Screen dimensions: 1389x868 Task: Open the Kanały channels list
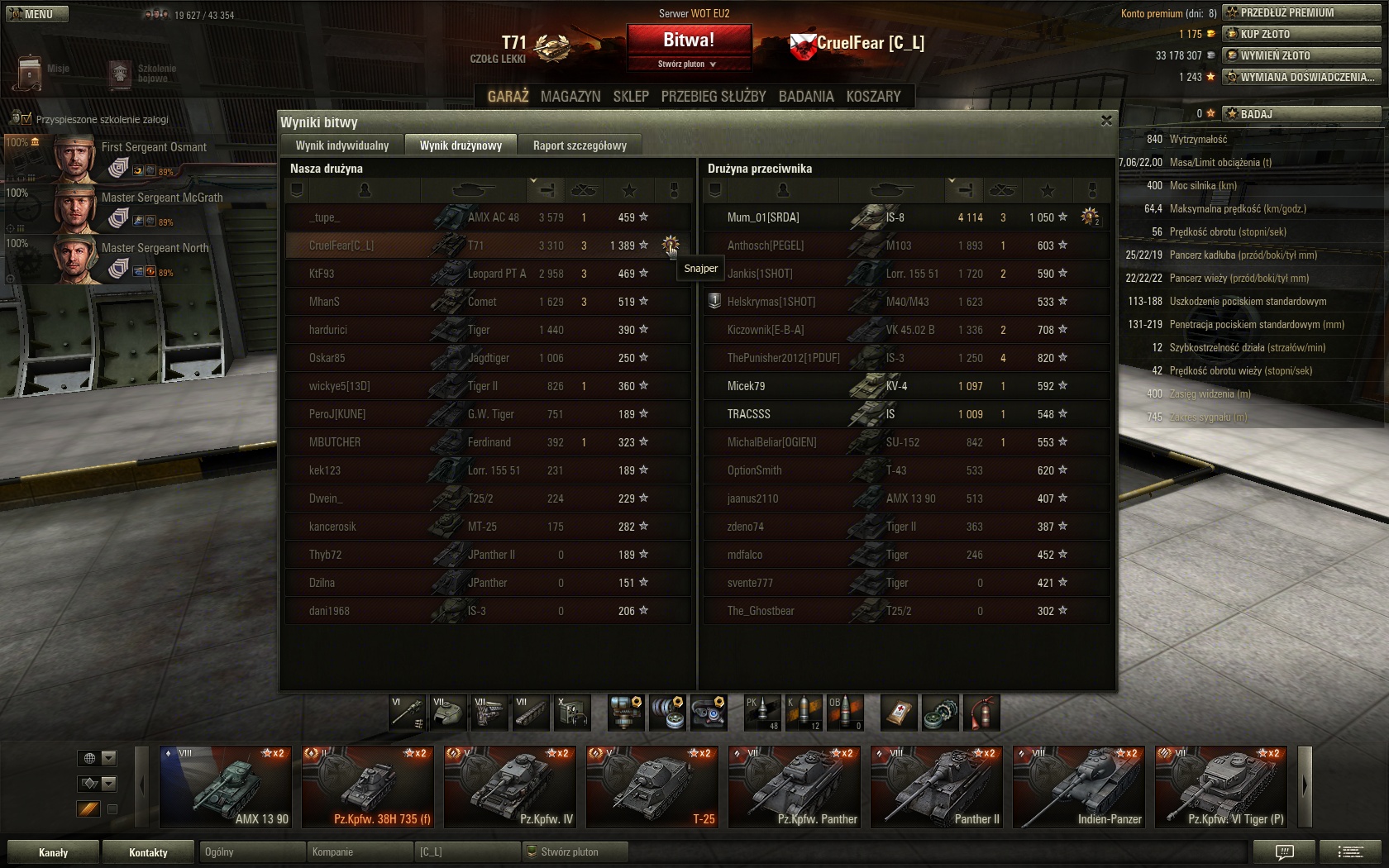point(54,852)
